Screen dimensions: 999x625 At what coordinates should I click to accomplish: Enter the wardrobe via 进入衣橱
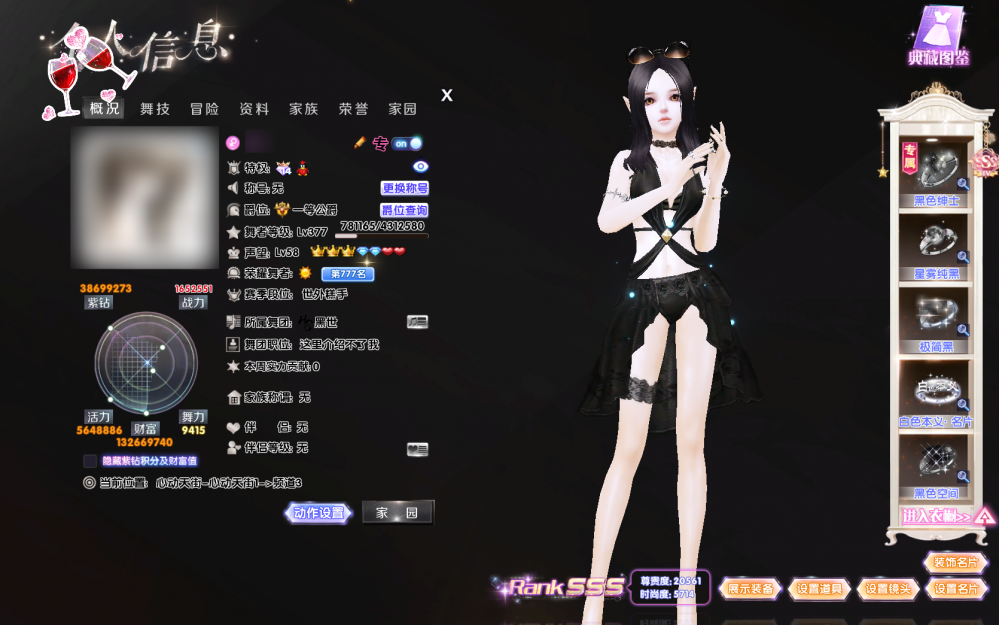tap(937, 516)
